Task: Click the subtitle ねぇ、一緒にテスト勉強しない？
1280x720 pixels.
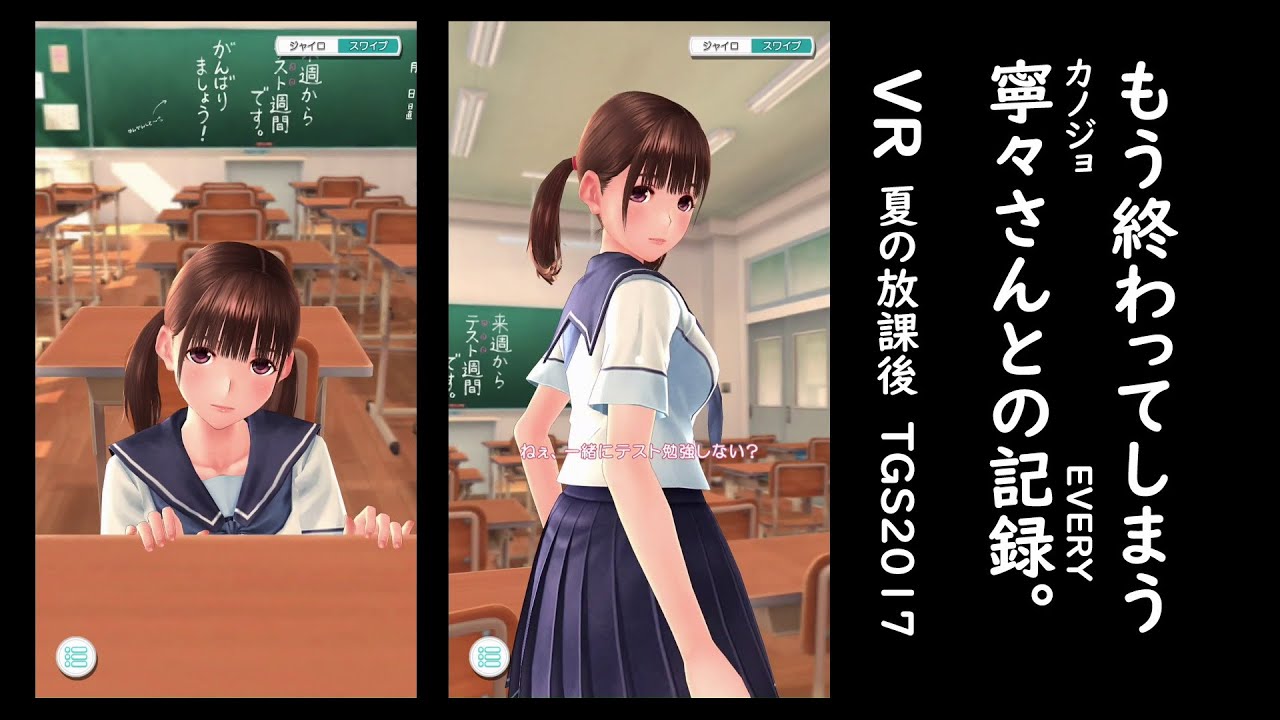Action: (x=638, y=452)
